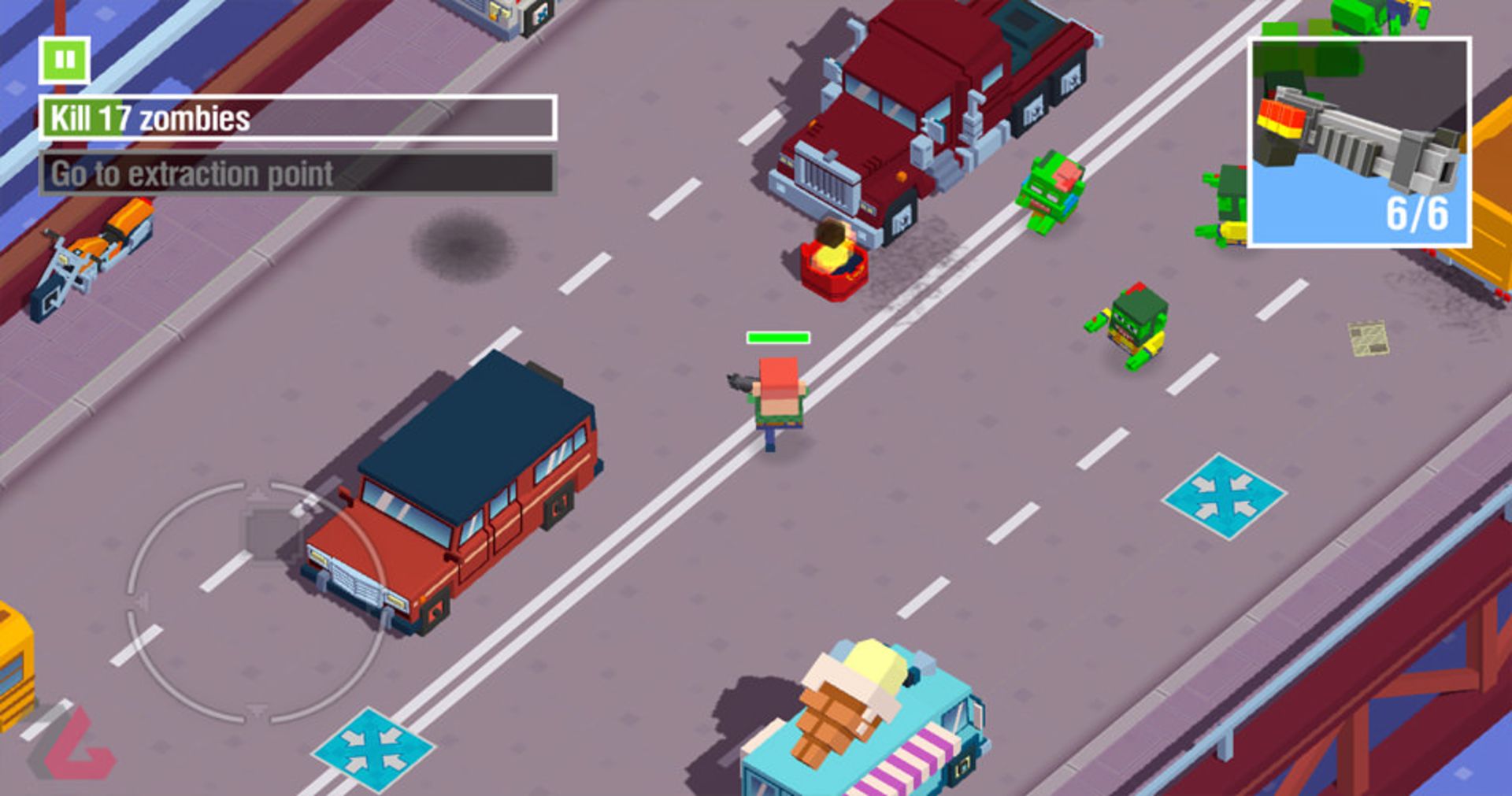Tap the green pause button
This screenshot has height=796, width=1512.
click(x=65, y=61)
